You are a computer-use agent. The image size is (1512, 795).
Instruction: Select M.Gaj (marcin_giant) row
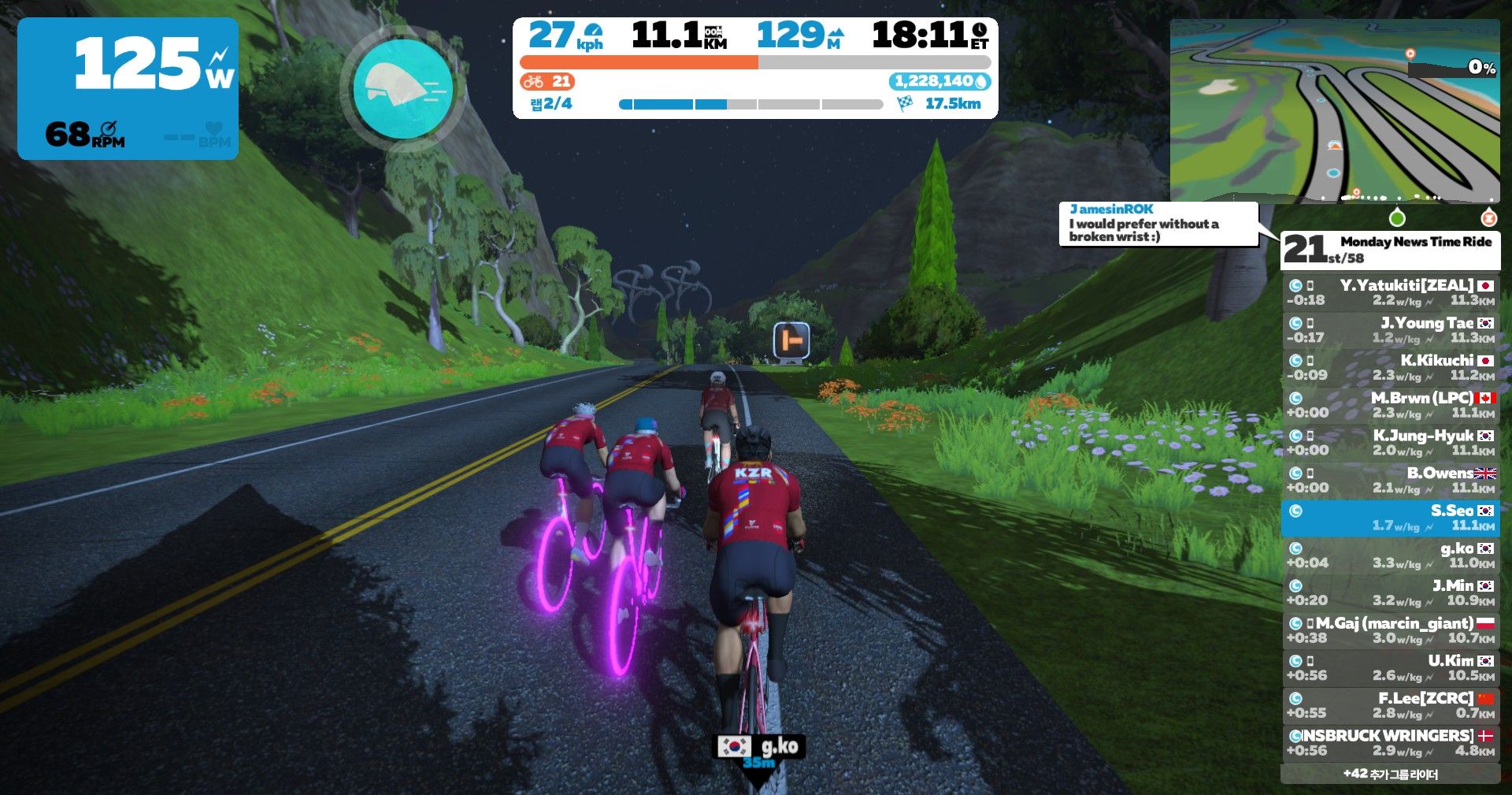(x=1390, y=630)
